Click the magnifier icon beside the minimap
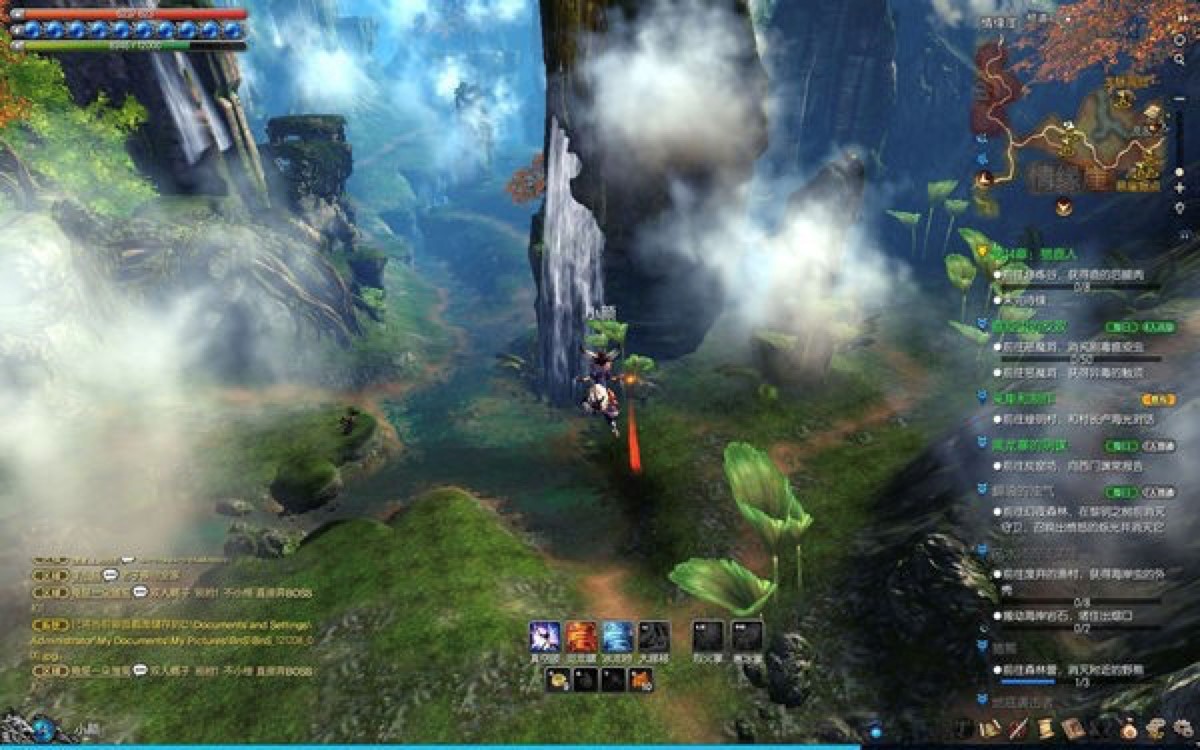 click(x=1181, y=60)
